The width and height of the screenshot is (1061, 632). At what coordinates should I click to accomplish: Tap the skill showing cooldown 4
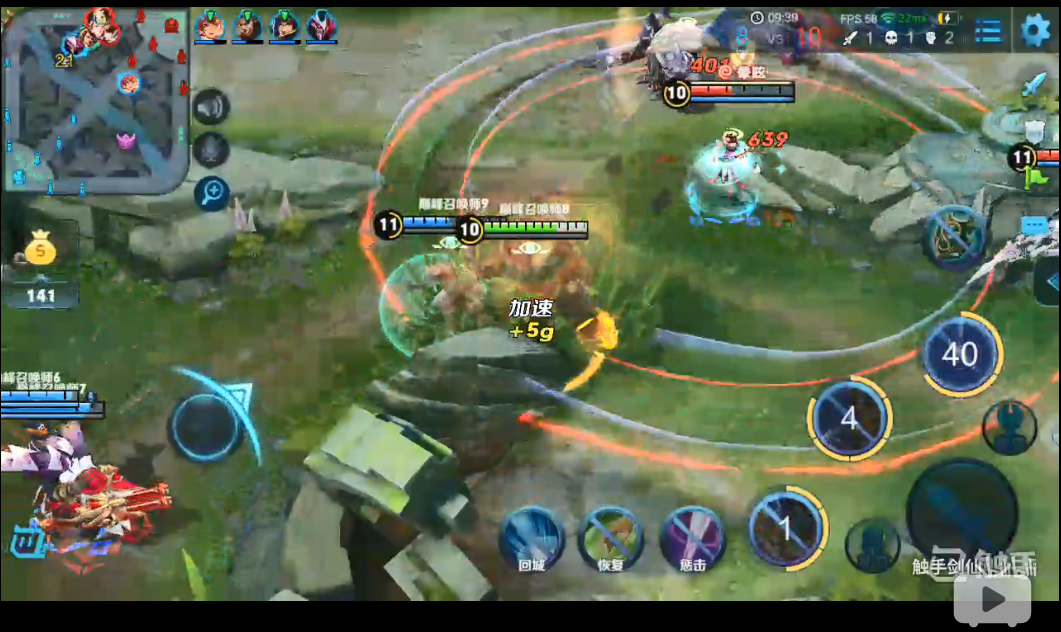coord(849,418)
